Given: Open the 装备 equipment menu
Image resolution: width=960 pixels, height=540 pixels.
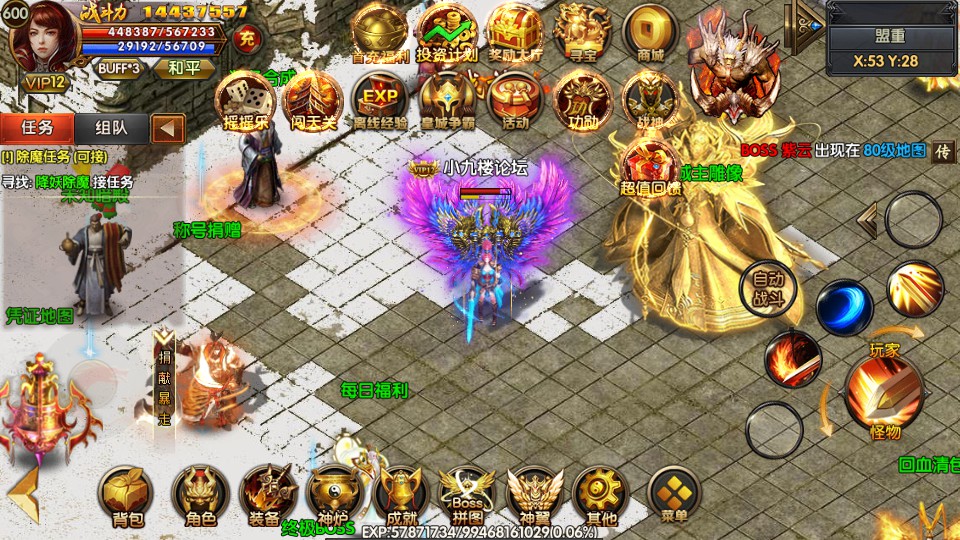Looking at the screenshot, I should point(267,493).
